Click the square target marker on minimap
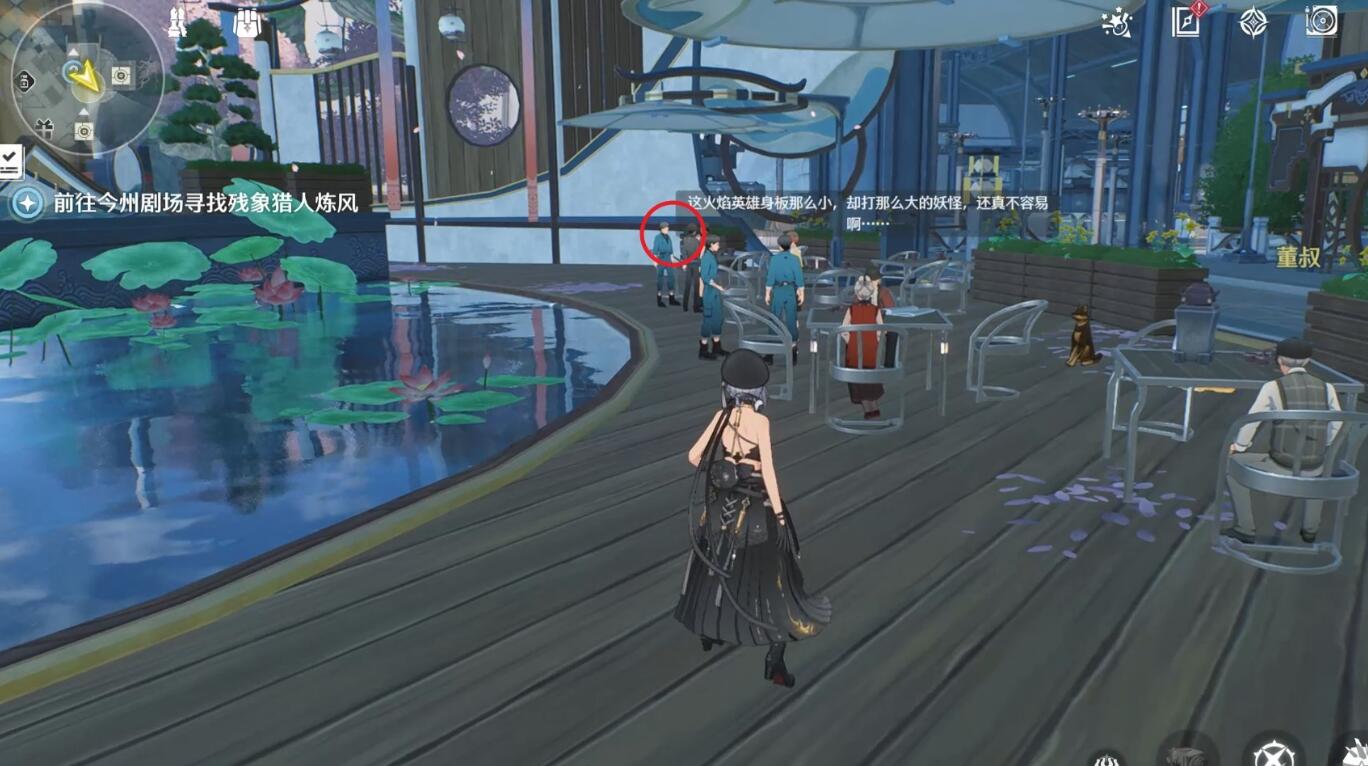Screen dimensions: 1368x766 (122, 75)
